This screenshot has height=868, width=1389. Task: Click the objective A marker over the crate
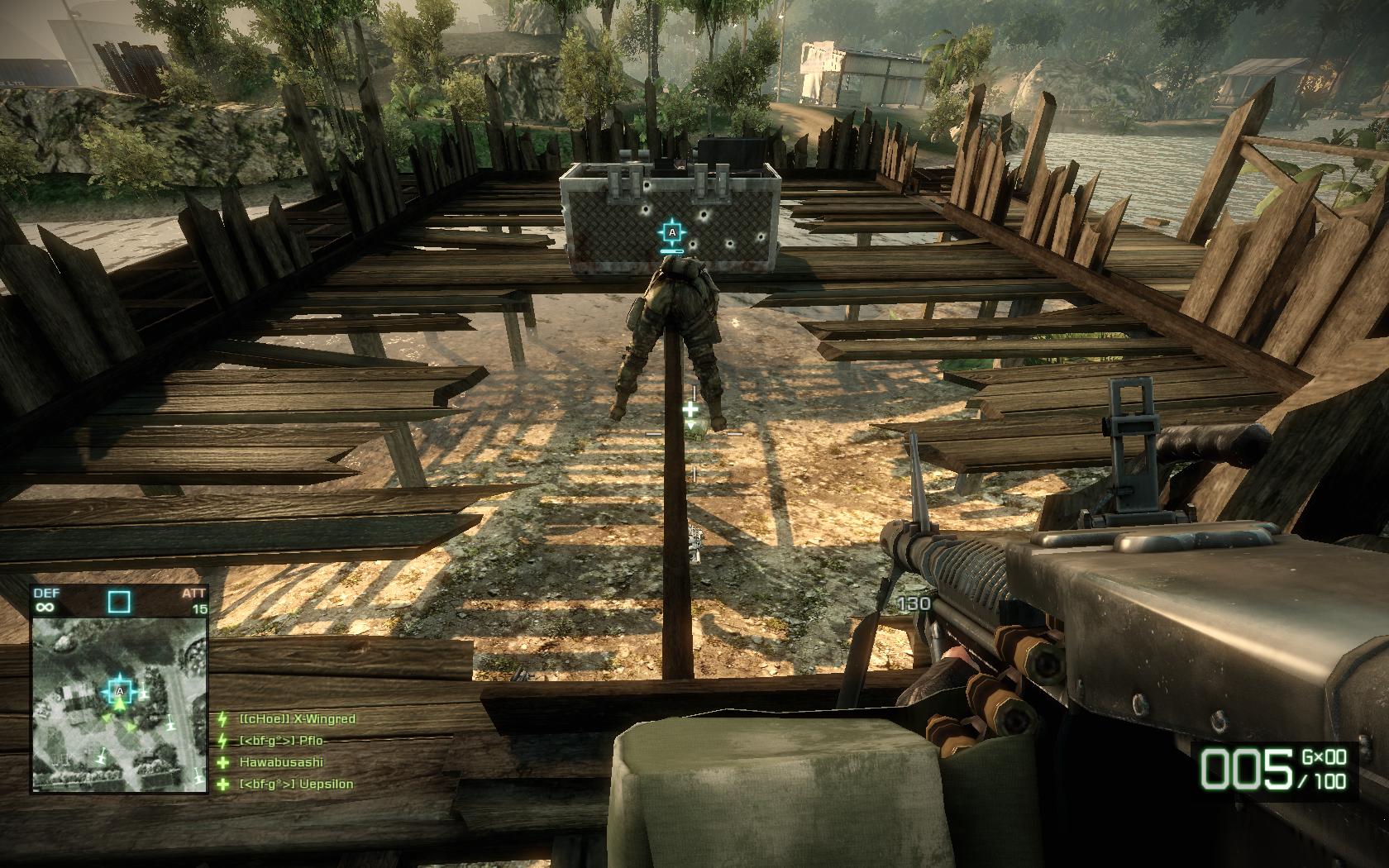(672, 233)
